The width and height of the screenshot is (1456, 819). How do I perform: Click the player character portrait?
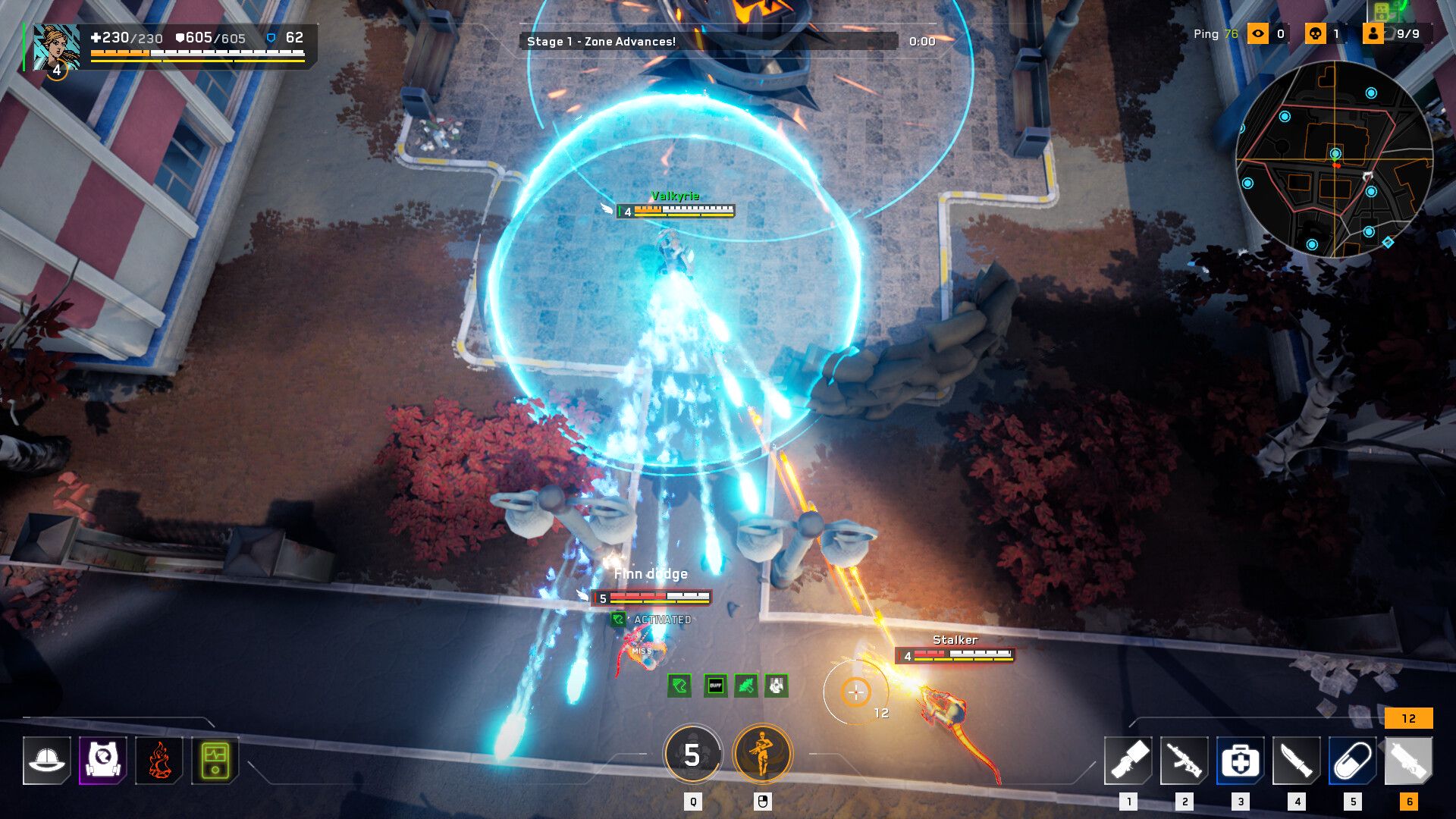point(56,47)
